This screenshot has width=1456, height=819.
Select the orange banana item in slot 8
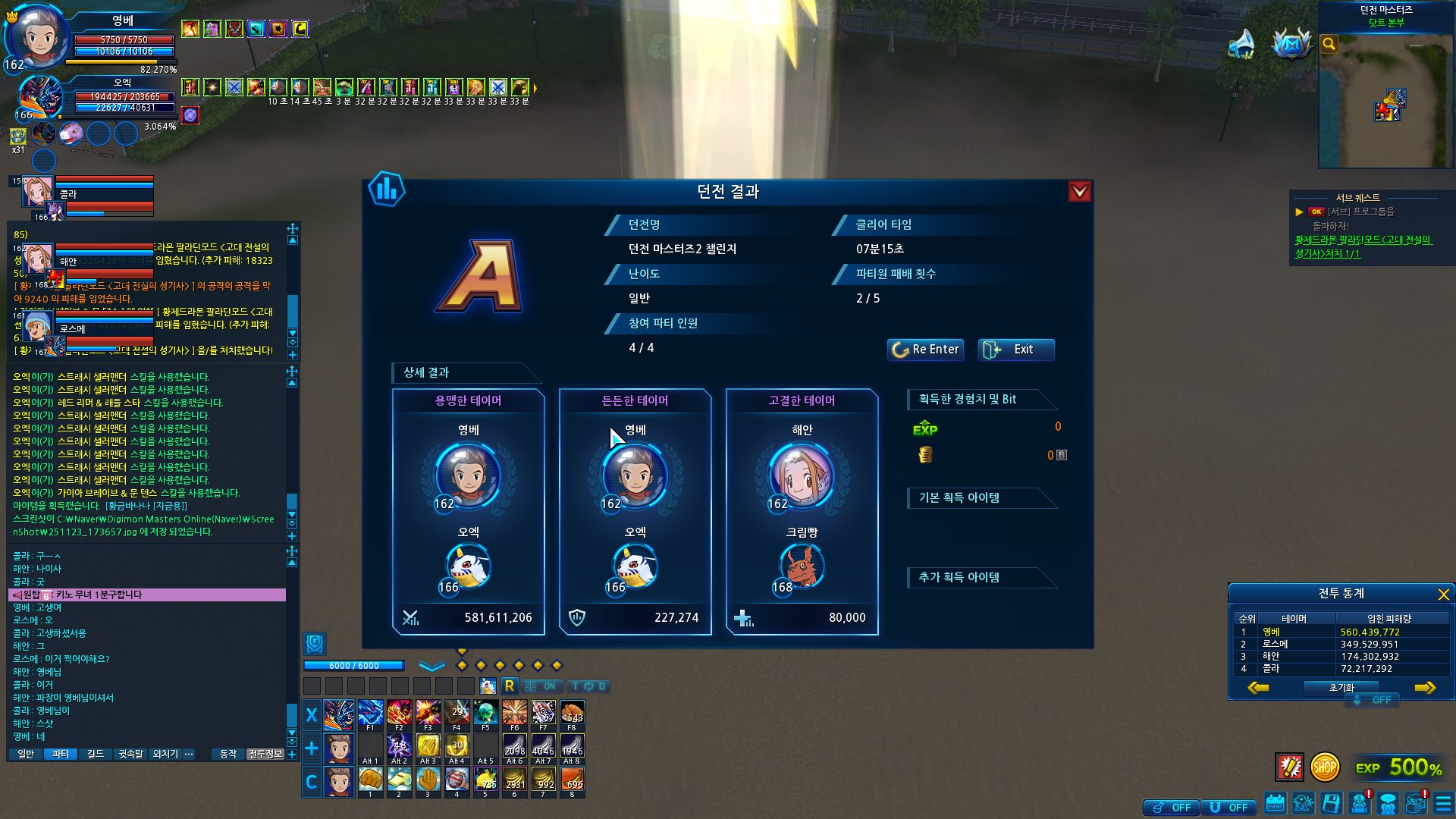click(x=572, y=780)
